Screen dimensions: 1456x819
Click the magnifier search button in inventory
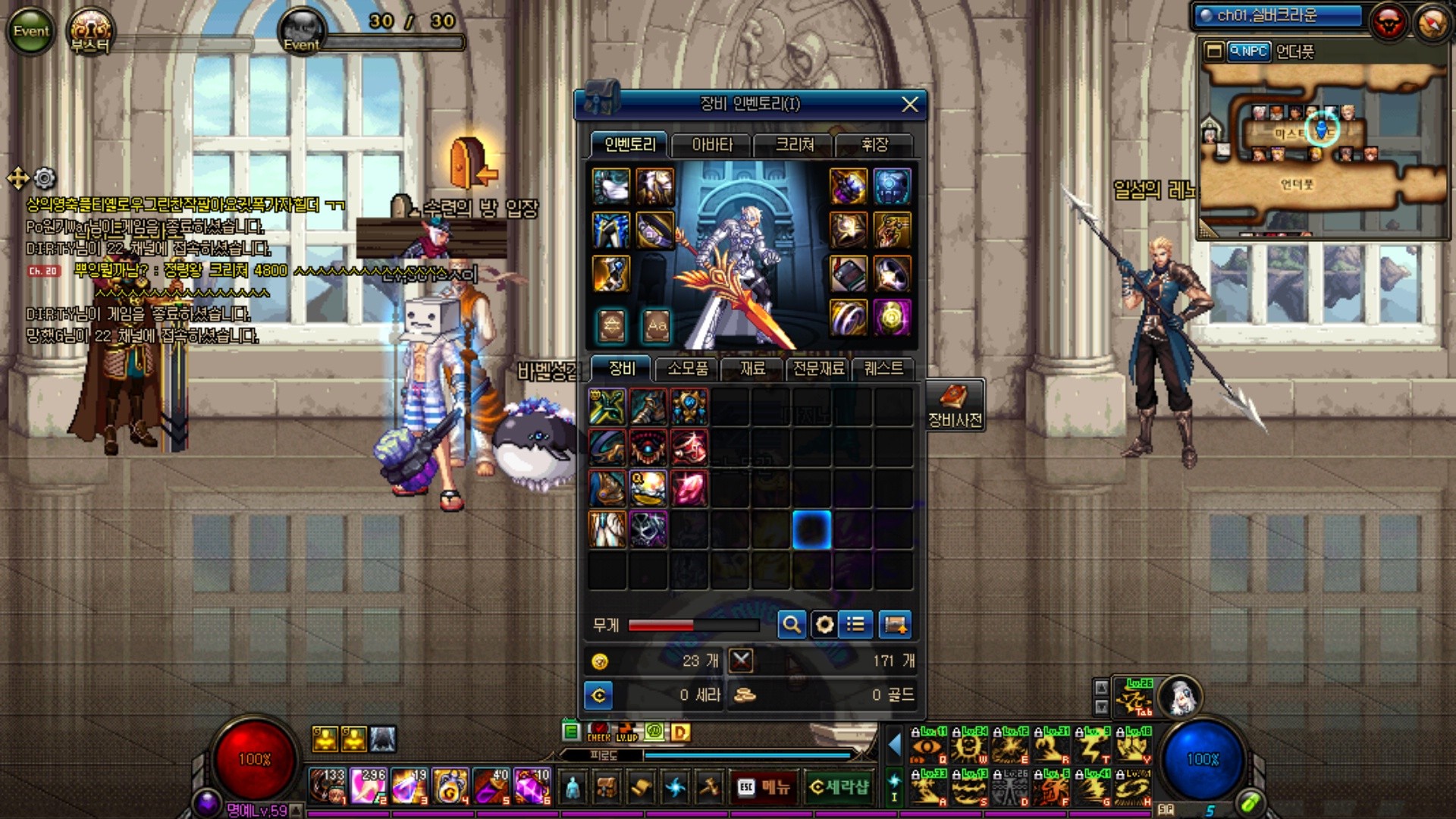coord(792,625)
